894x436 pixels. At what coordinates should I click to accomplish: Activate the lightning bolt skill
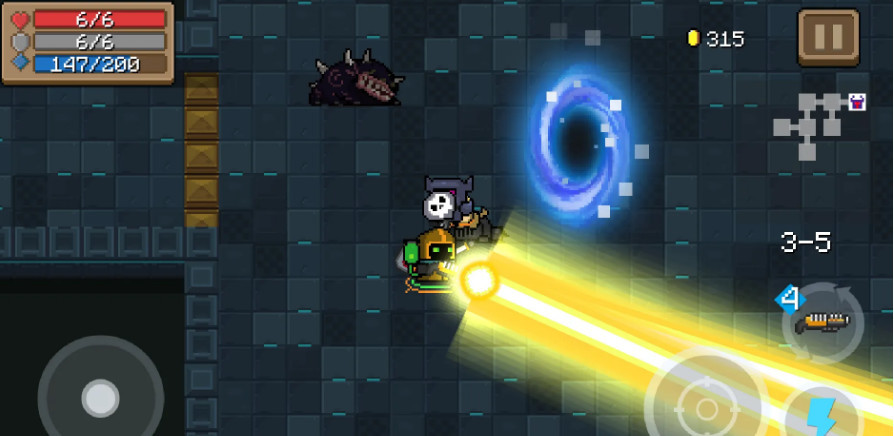coord(820,414)
